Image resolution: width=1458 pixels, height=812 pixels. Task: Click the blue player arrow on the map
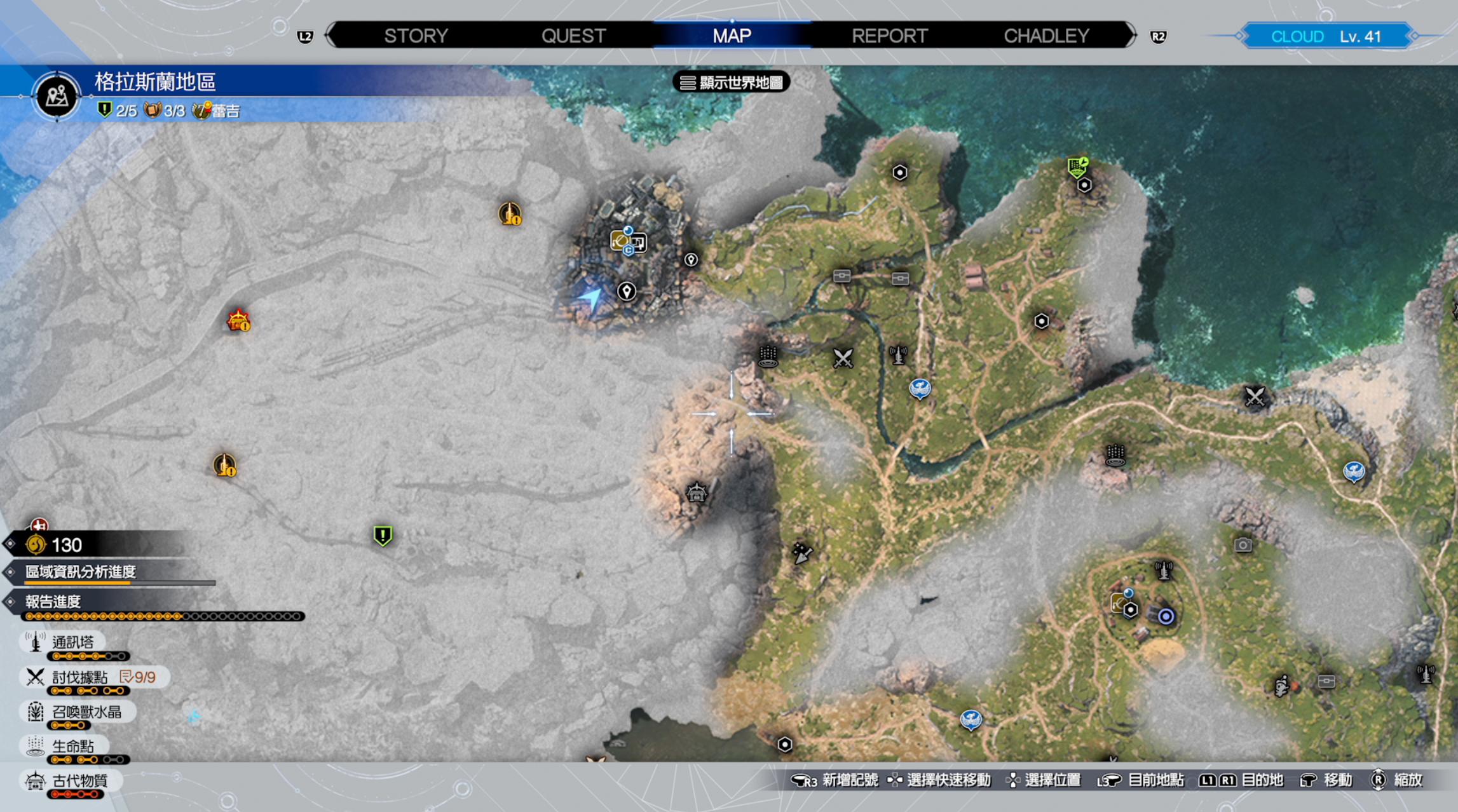(590, 298)
